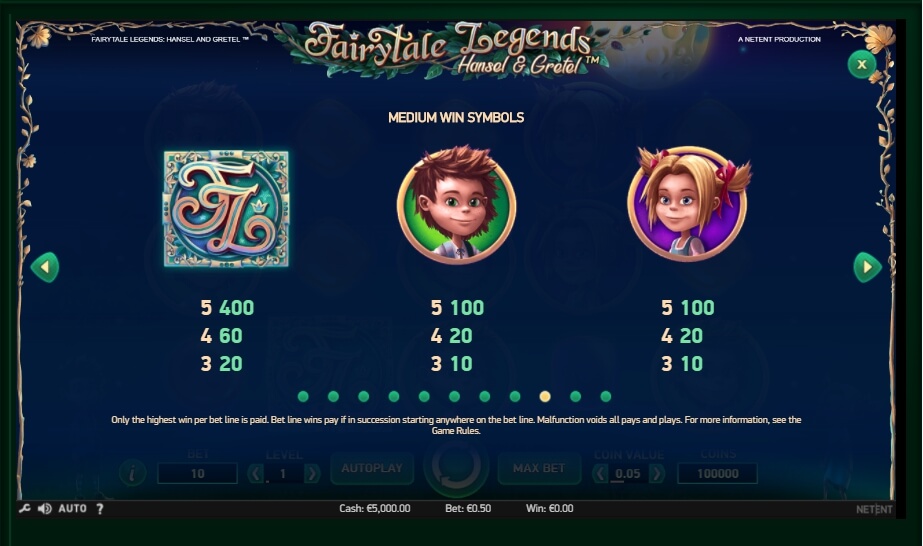
Task: Open AUTO play options in bottom bar
Action: click(x=73, y=509)
